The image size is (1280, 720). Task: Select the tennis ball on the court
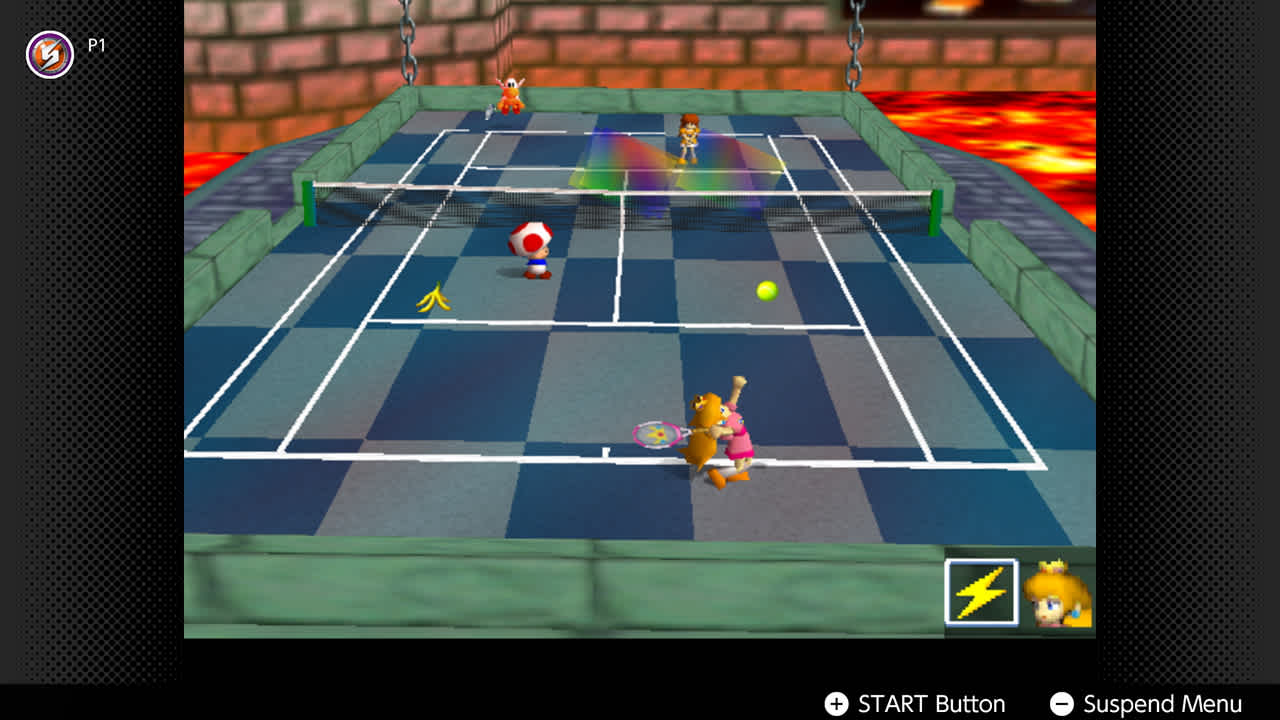pyautogui.click(x=766, y=291)
